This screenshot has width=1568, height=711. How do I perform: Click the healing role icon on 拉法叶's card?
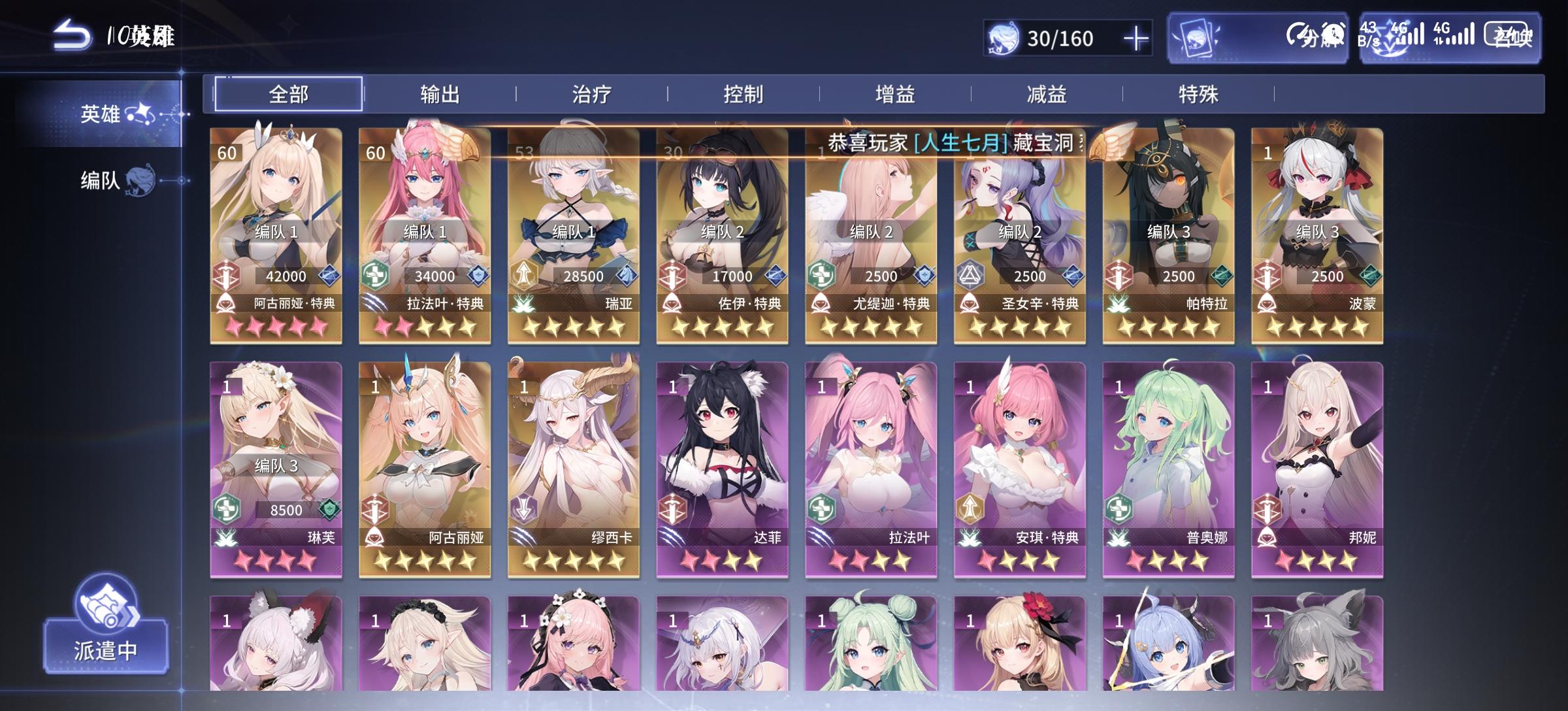[377, 275]
